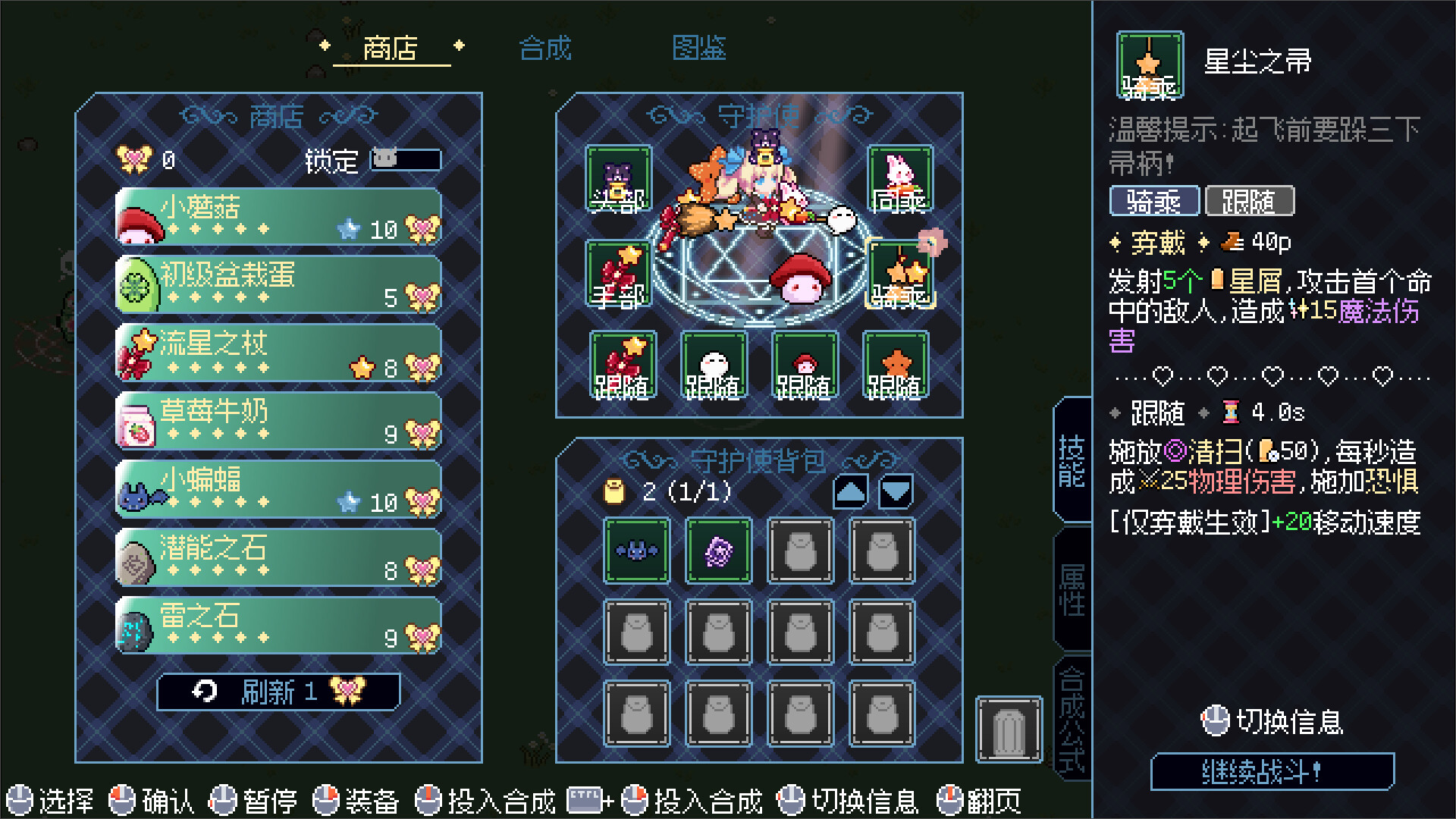Click the 刷新 refresh shop button
Image resolution: width=1456 pixels, height=819 pixels.
click(x=278, y=691)
